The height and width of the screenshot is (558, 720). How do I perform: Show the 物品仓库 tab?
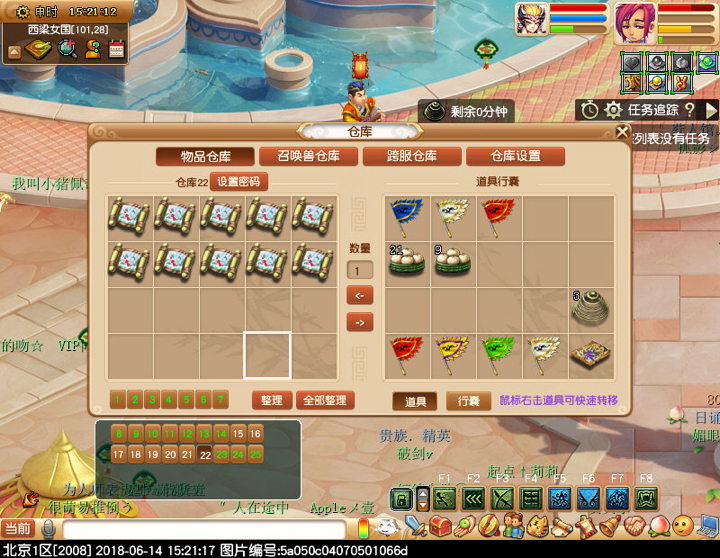click(x=205, y=156)
